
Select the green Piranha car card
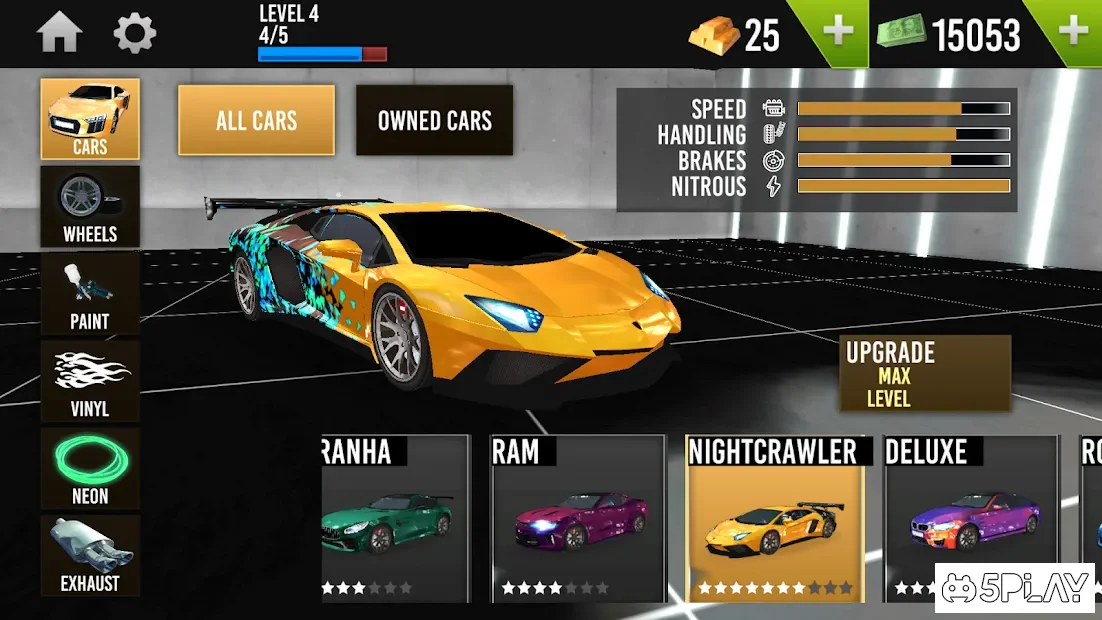(395, 518)
